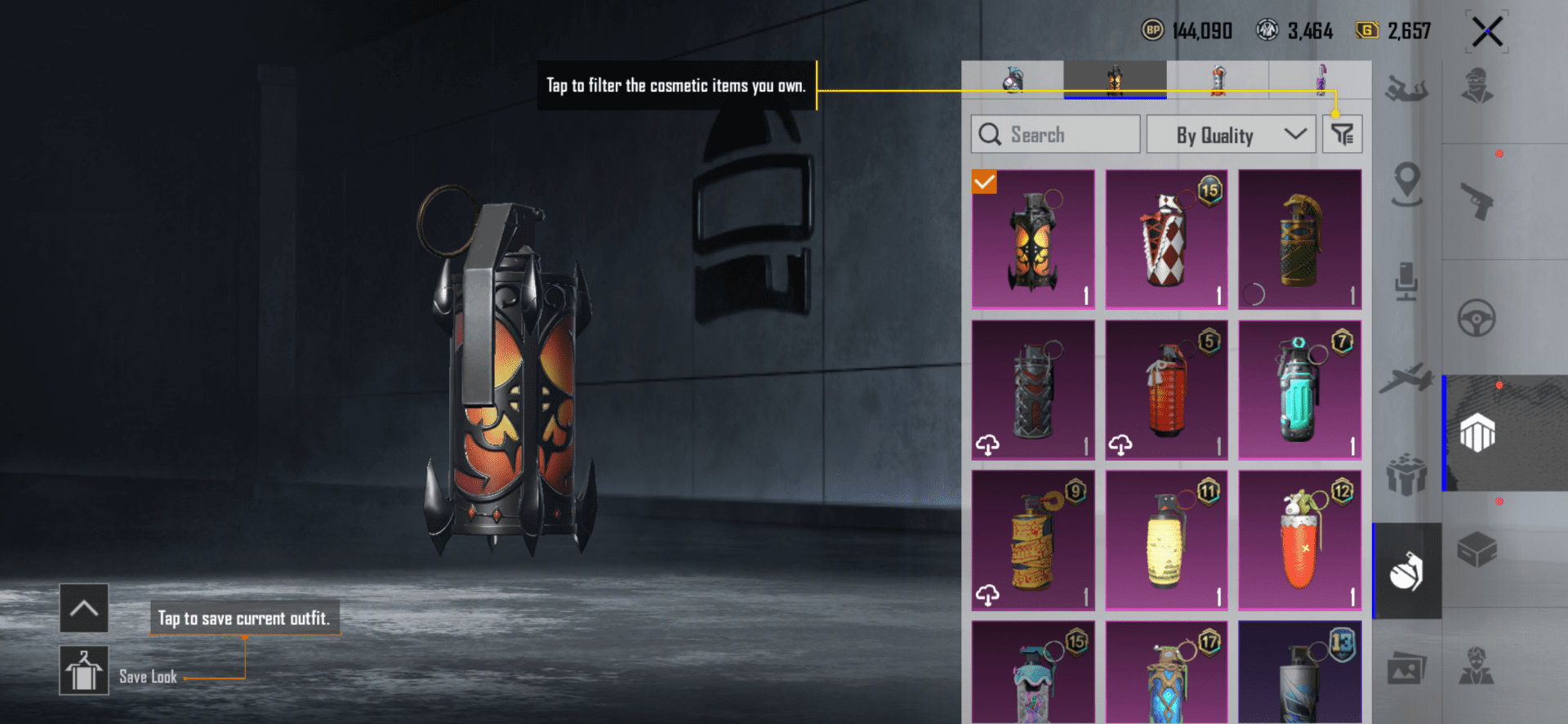This screenshot has height=724, width=1568.
Task: Switch to the first grenade type tab
Action: pyautogui.click(x=1013, y=80)
